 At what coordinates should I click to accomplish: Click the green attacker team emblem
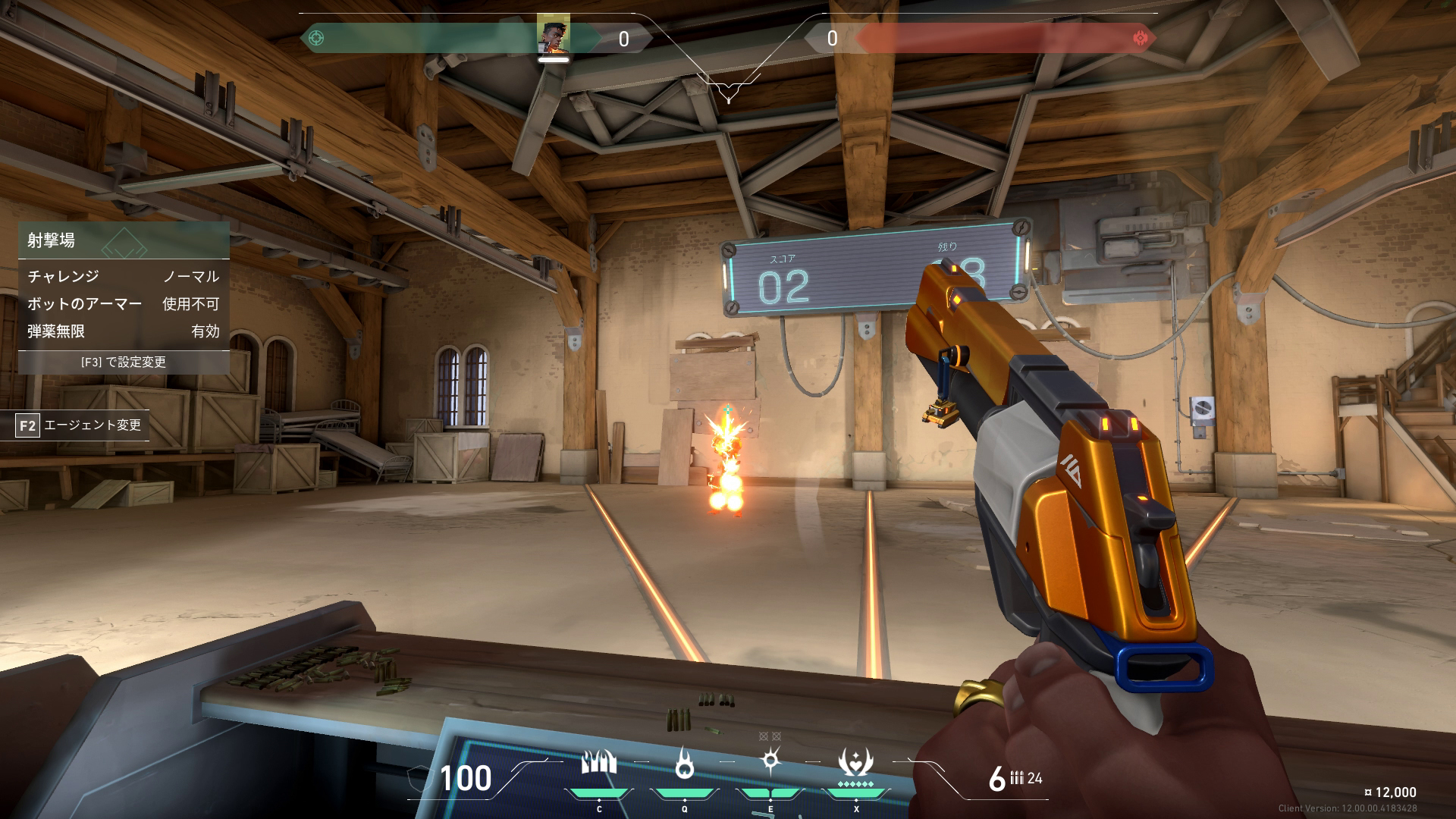pyautogui.click(x=317, y=37)
